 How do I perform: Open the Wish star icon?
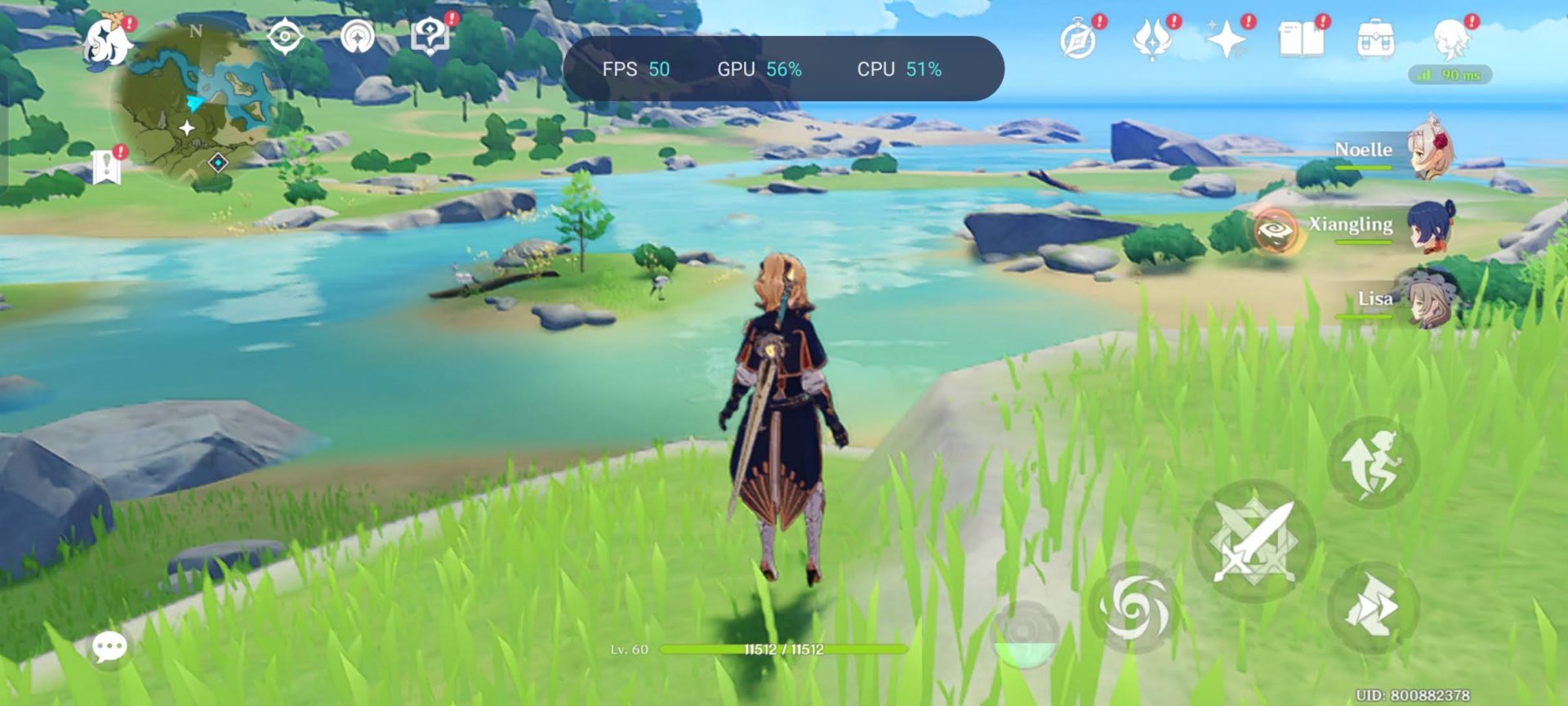[1227, 39]
